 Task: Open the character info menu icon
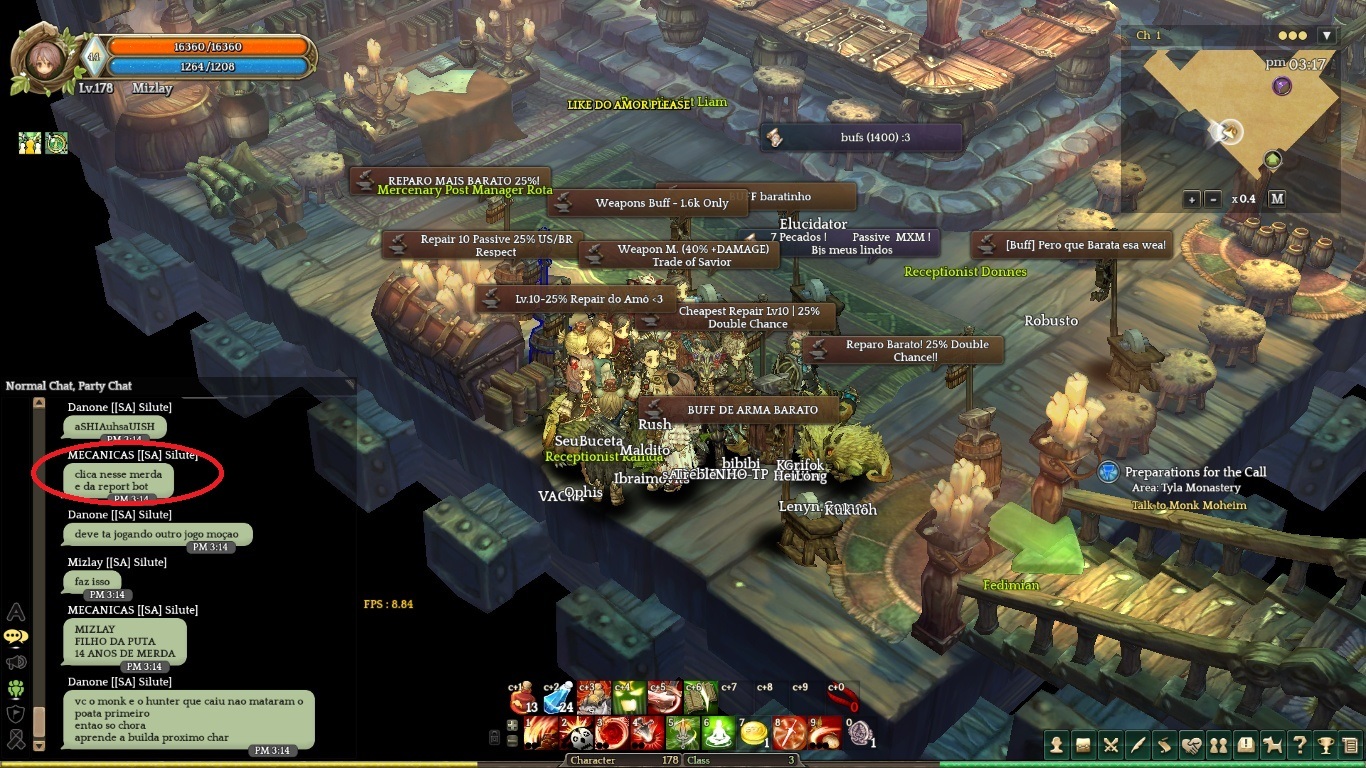click(x=1056, y=745)
